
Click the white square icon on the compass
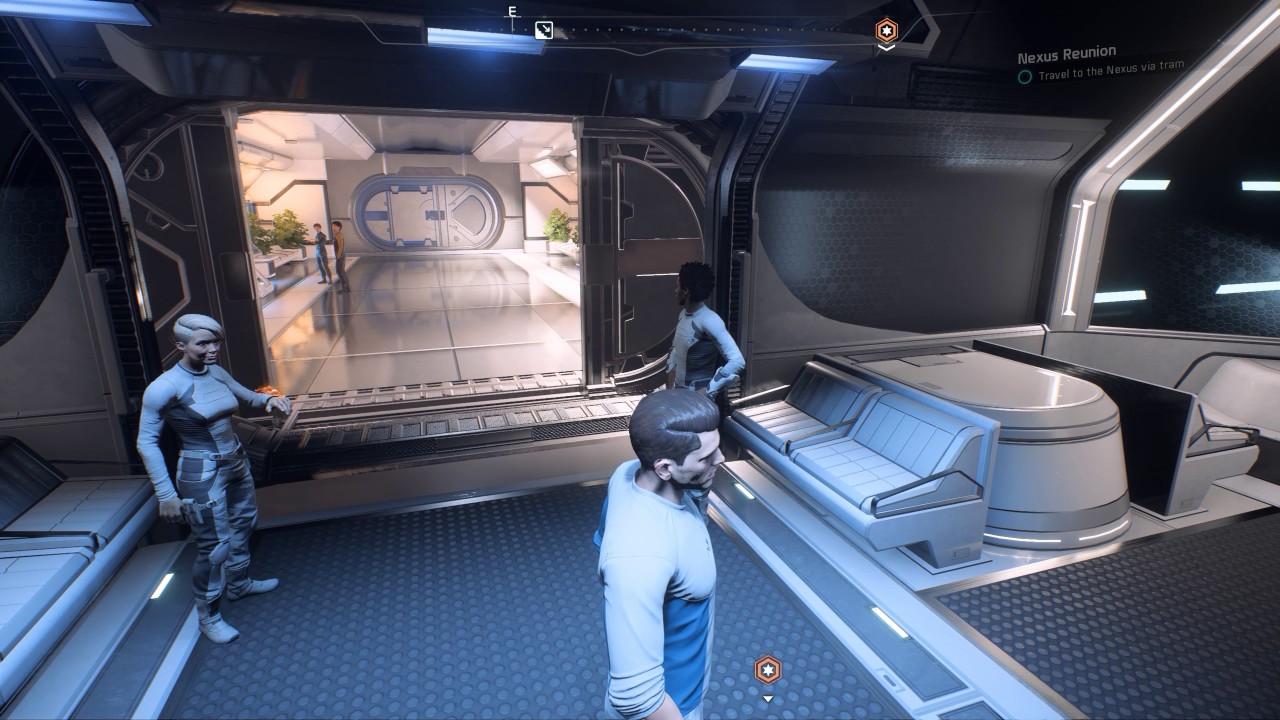[544, 30]
